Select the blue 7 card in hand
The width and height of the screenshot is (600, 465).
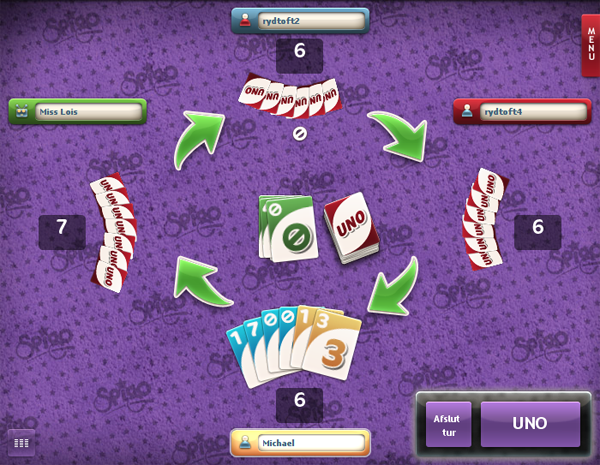[x=257, y=345]
